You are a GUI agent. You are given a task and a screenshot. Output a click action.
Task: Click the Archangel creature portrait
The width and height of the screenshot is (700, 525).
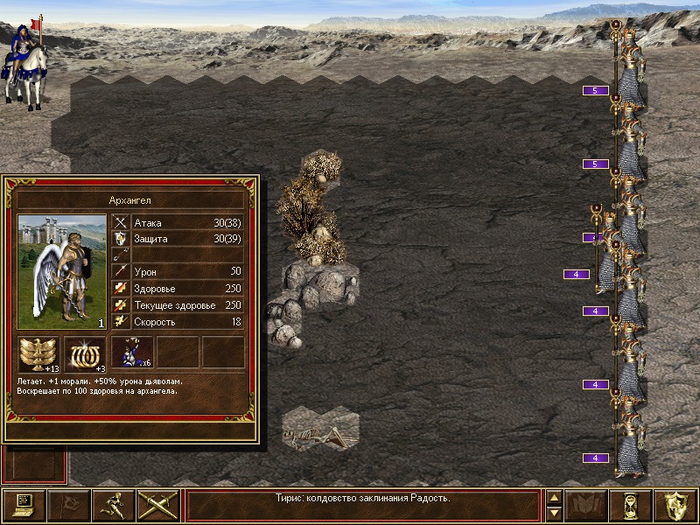(62, 272)
